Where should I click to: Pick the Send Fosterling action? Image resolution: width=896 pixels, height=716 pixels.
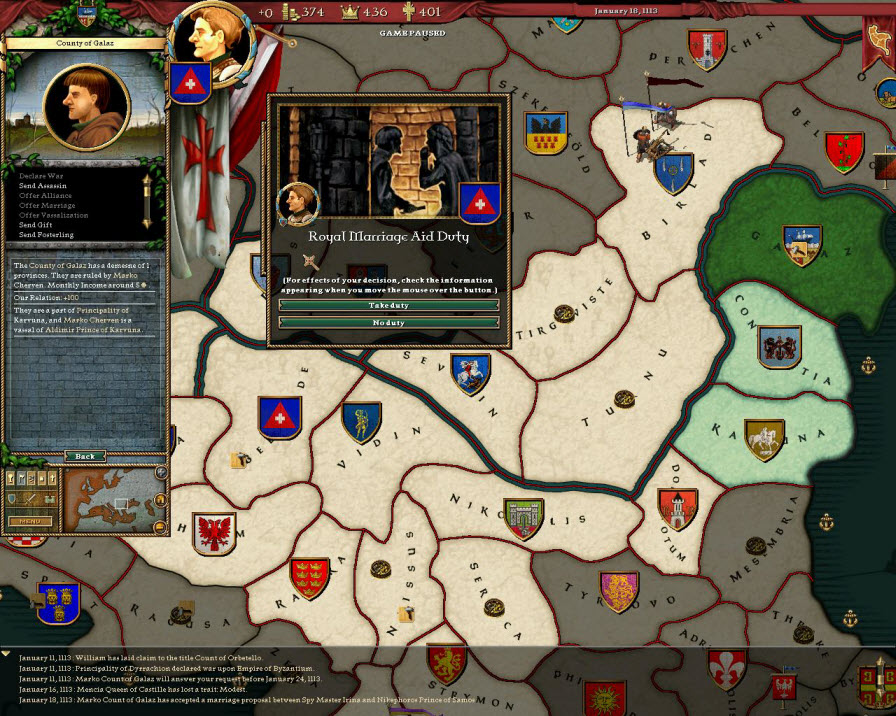click(x=47, y=235)
